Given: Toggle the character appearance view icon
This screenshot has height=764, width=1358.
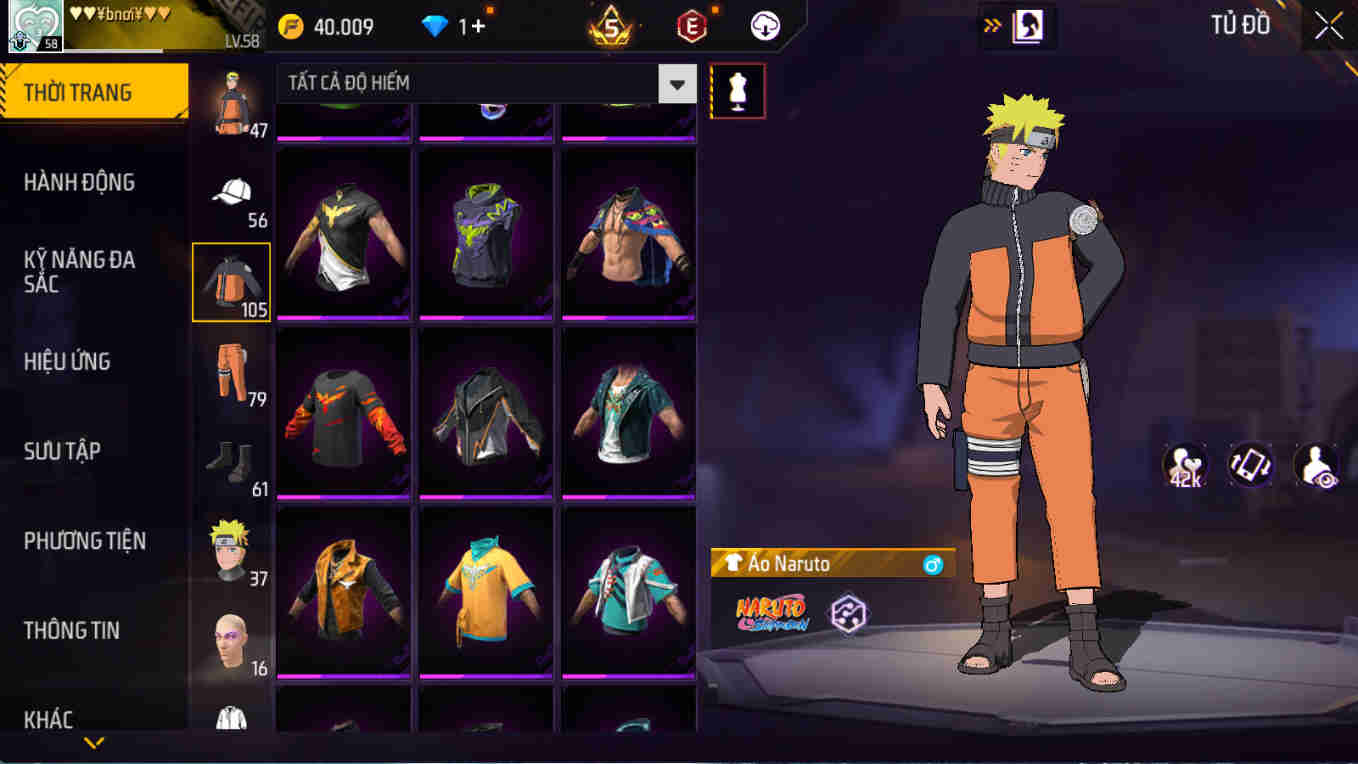Looking at the screenshot, I should 1320,463.
